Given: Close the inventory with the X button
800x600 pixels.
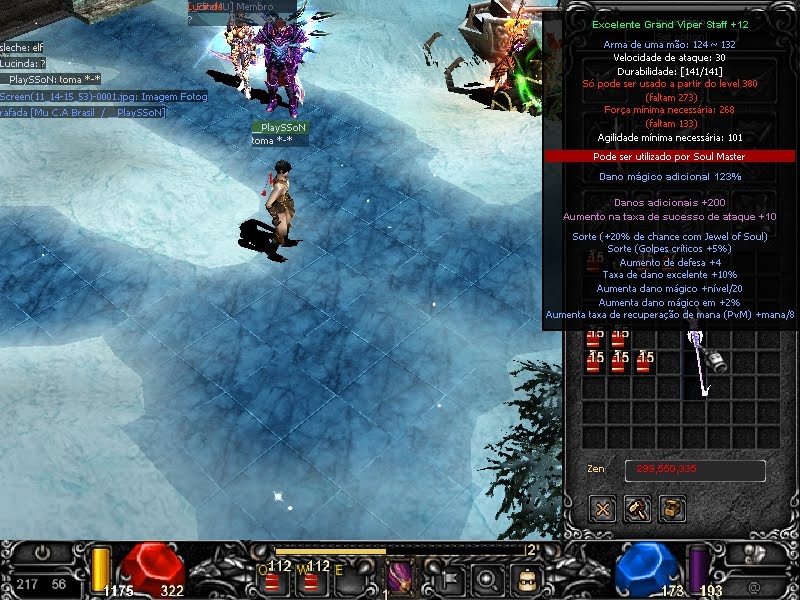Looking at the screenshot, I should pos(604,509).
